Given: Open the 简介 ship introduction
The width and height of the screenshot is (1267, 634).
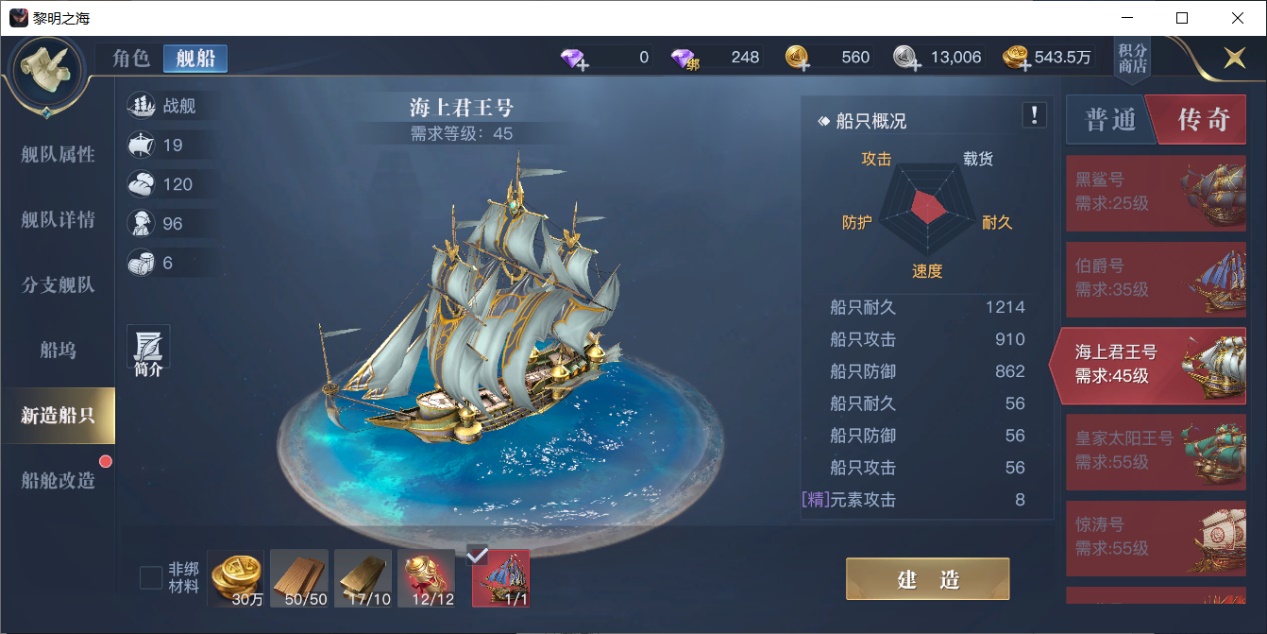Looking at the screenshot, I should pyautogui.click(x=148, y=352).
